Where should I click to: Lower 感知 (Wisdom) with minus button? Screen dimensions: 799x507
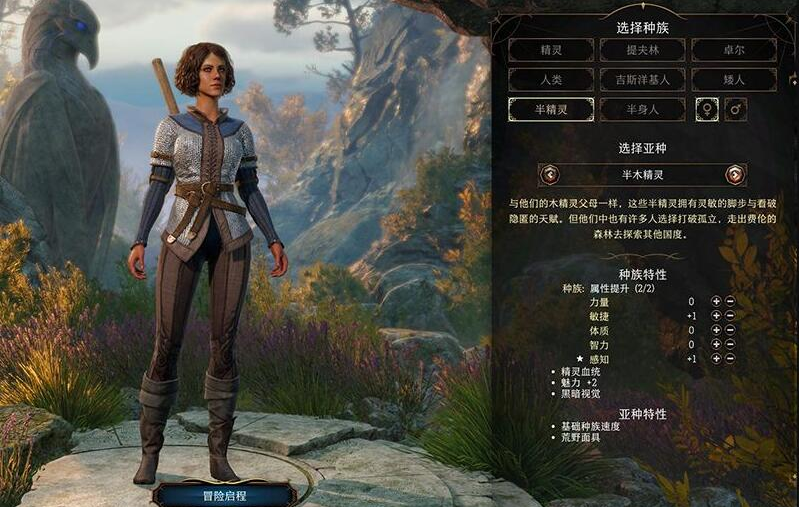coord(730,358)
